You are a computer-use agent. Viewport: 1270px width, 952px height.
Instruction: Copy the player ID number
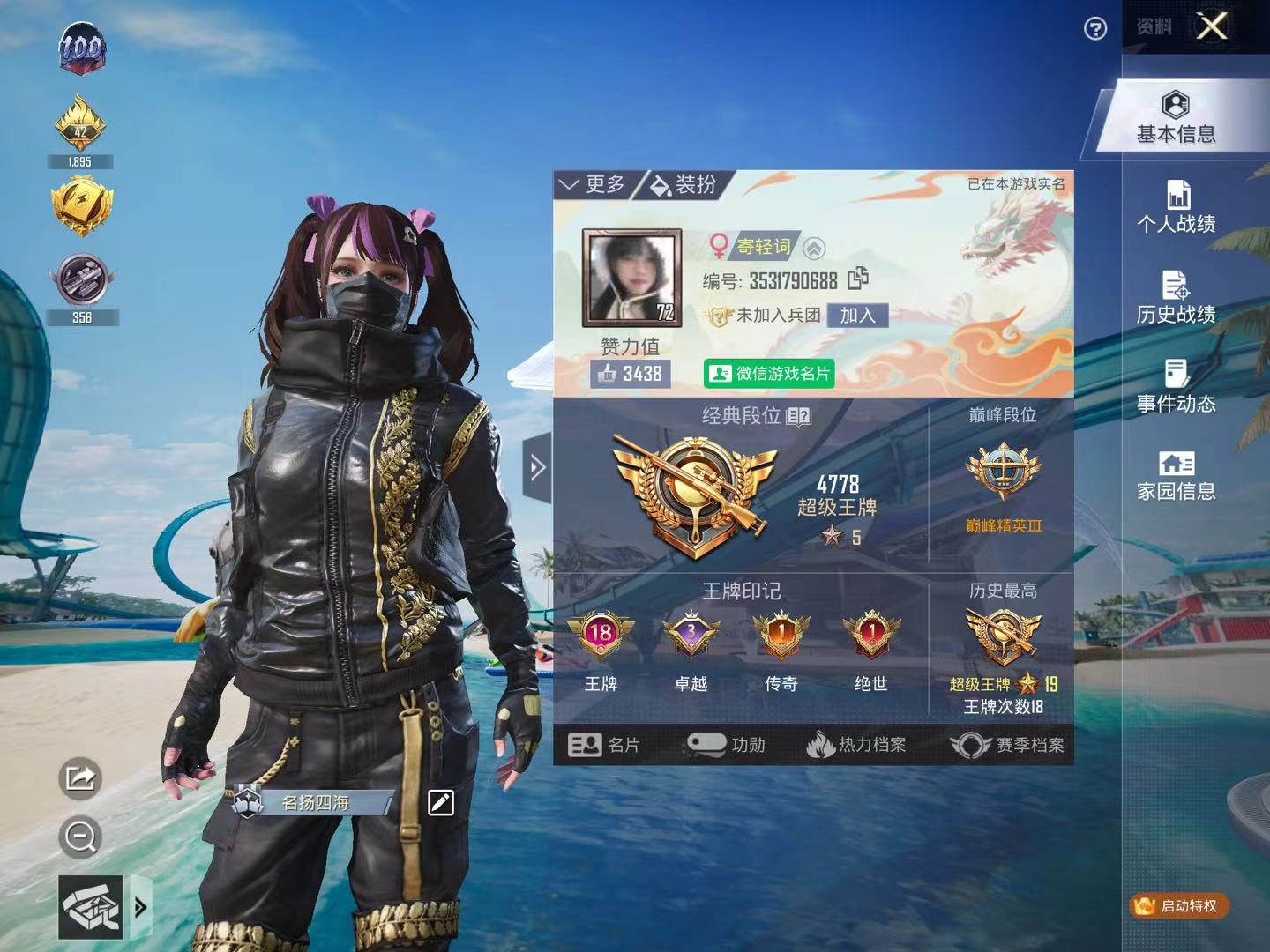tap(858, 279)
